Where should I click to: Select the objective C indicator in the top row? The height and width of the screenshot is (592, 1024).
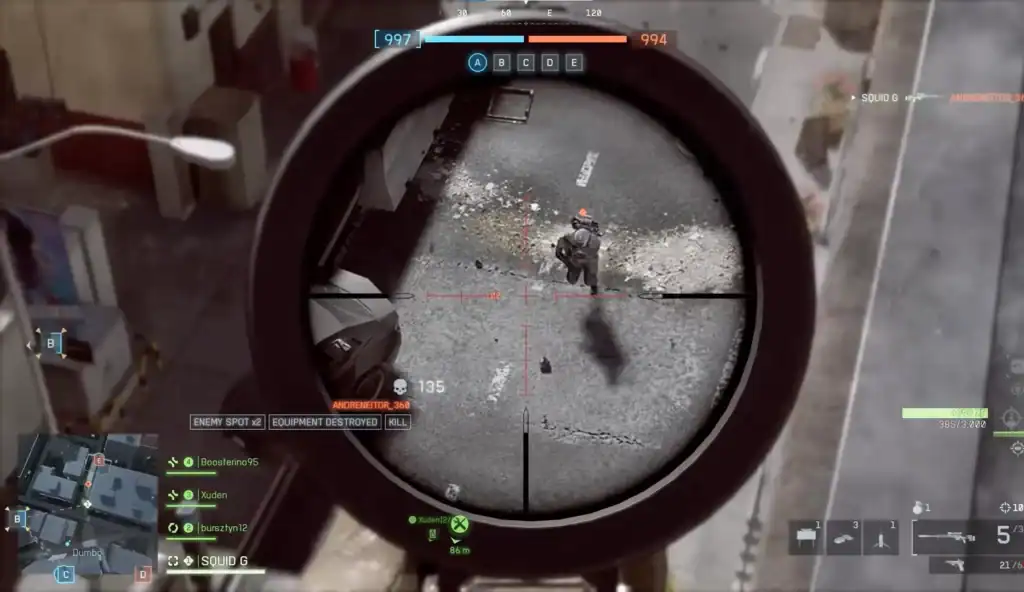point(526,63)
